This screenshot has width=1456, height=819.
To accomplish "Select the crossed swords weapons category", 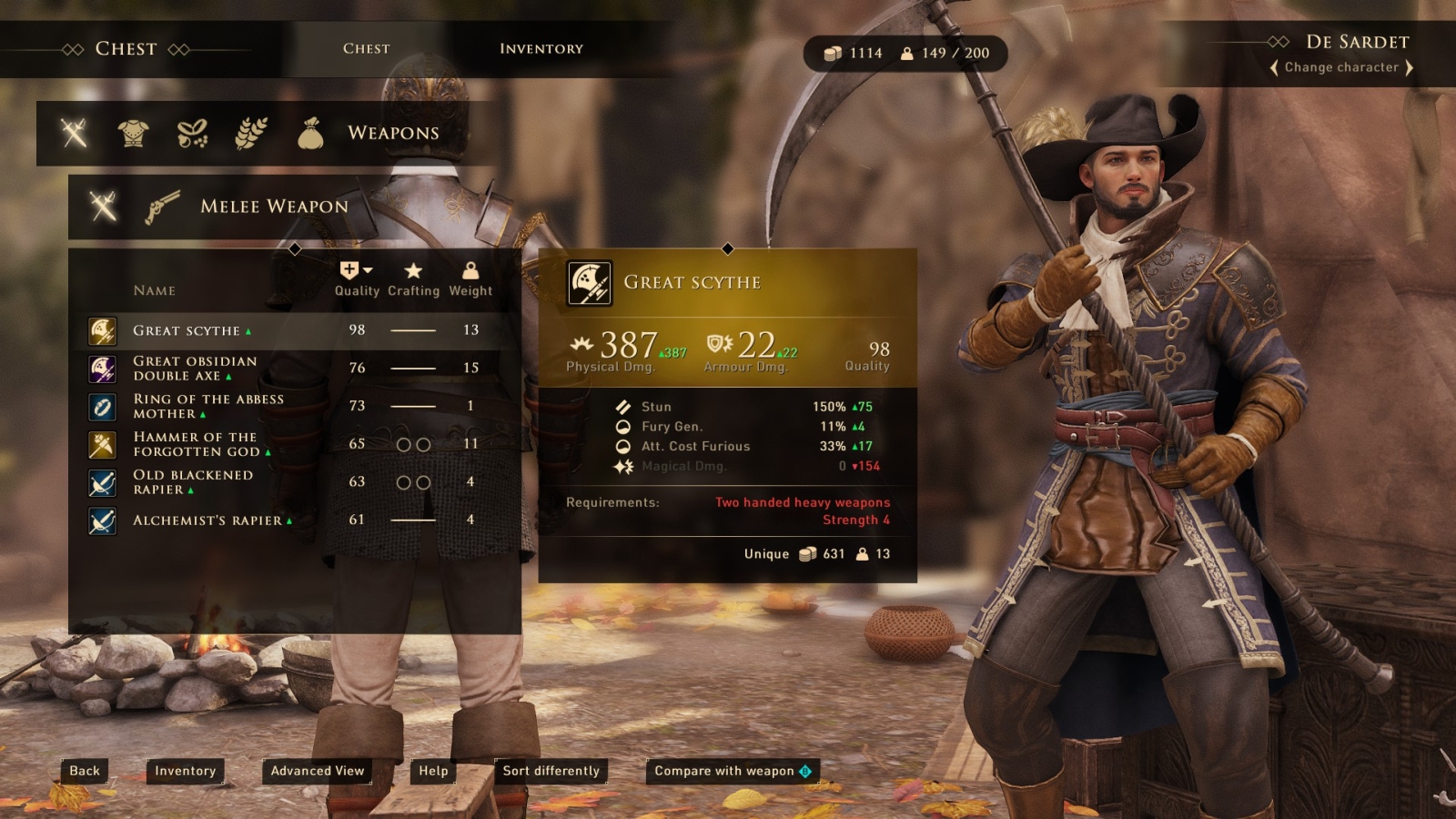I will click(x=75, y=133).
